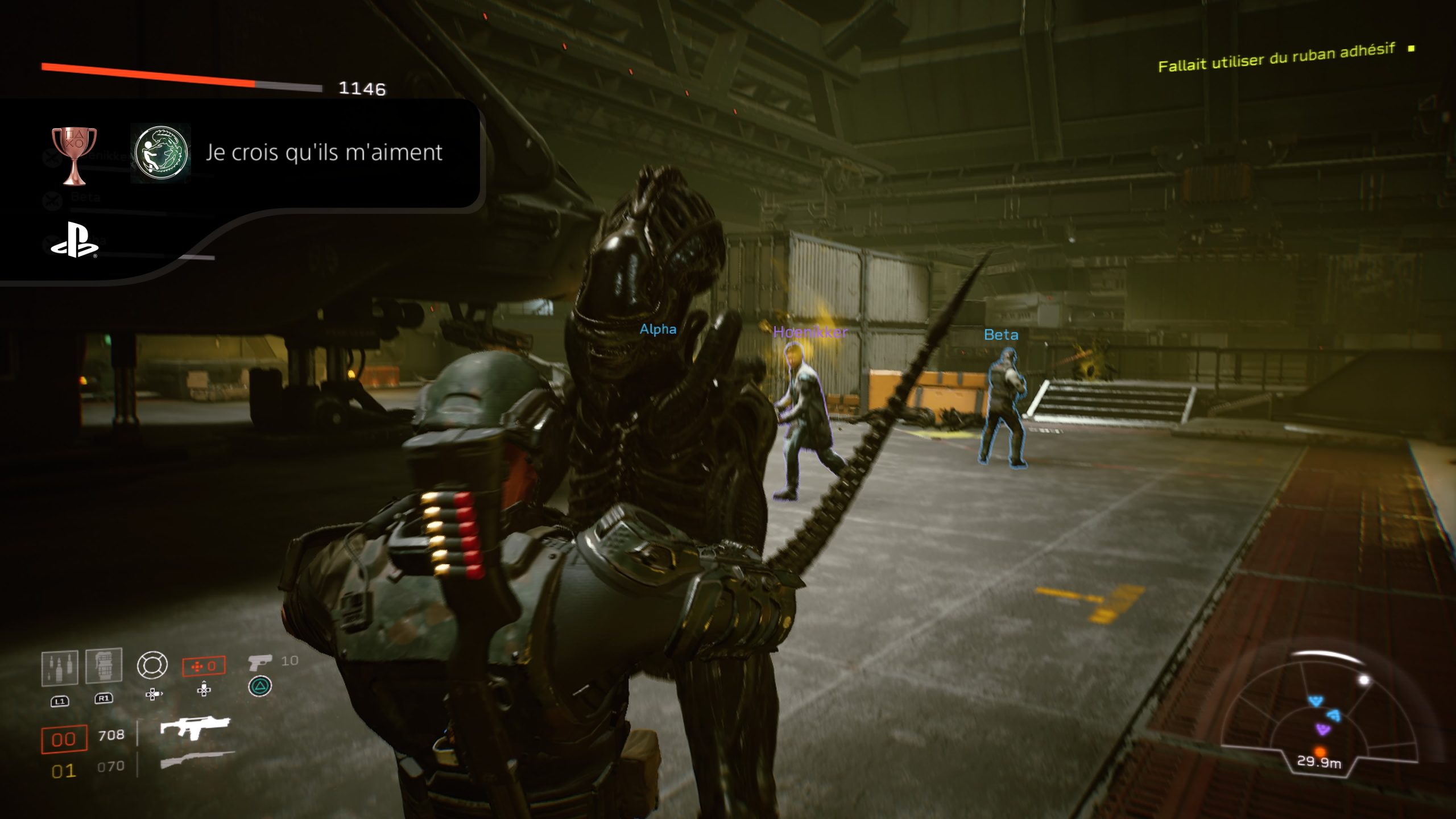The height and width of the screenshot is (819, 1456).
Task: Open the "Je crois qu'ils m'aiment" trophy notification
Action: point(324,153)
